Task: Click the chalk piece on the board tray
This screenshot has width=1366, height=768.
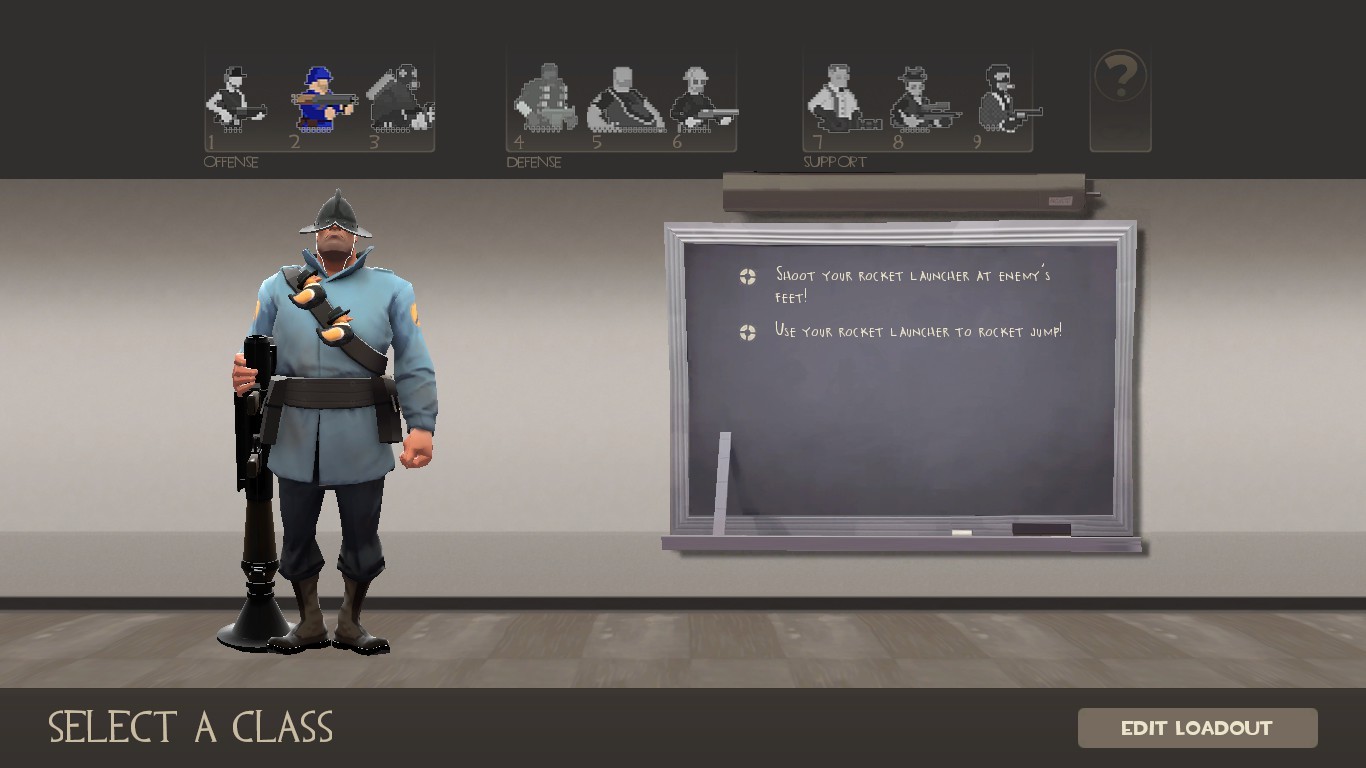Action: pos(963,532)
